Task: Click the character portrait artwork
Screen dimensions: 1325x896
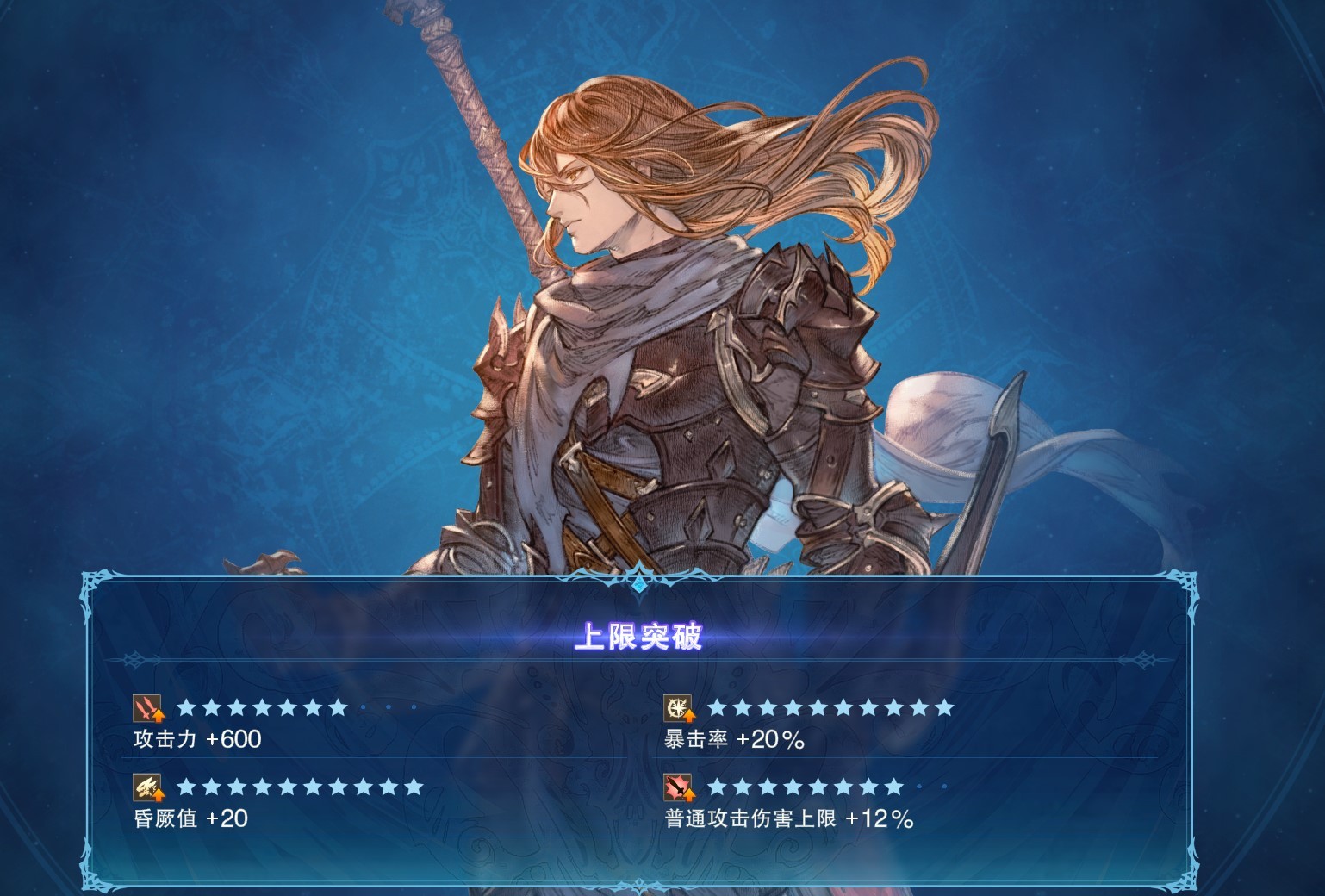Action: (689, 302)
